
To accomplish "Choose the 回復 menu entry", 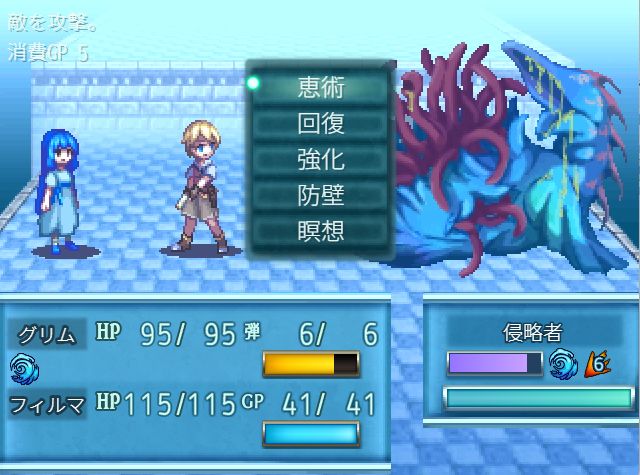I will click(x=320, y=123).
